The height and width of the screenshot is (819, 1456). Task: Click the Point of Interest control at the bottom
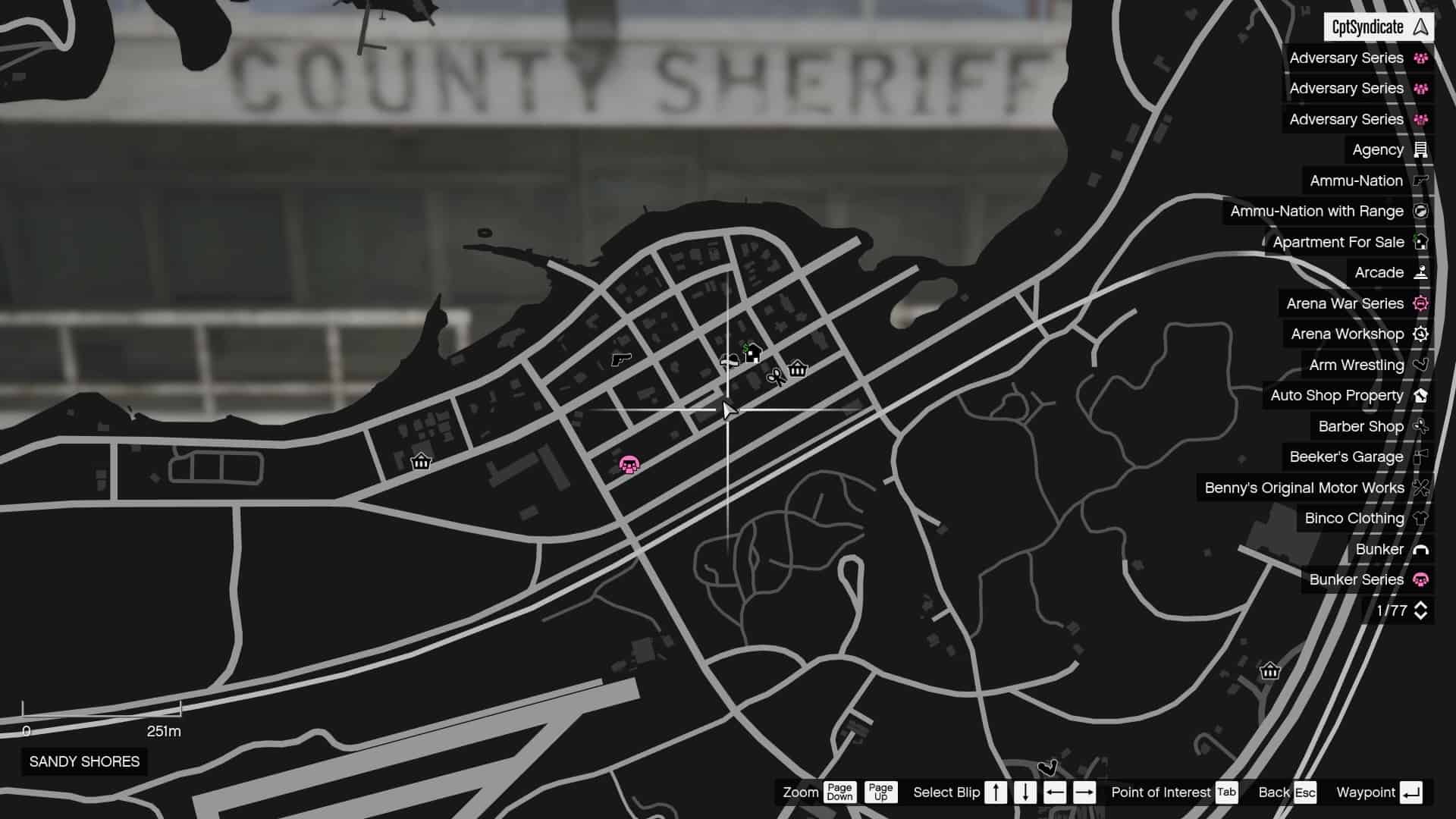click(1162, 792)
